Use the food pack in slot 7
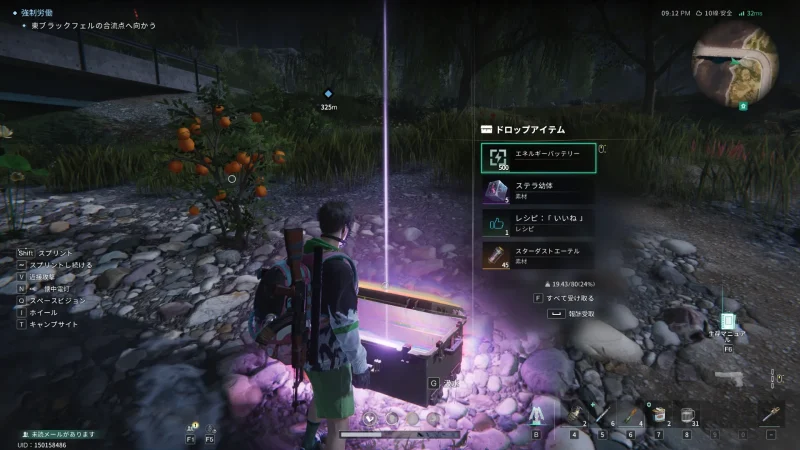This screenshot has height=450, width=800. click(659, 418)
